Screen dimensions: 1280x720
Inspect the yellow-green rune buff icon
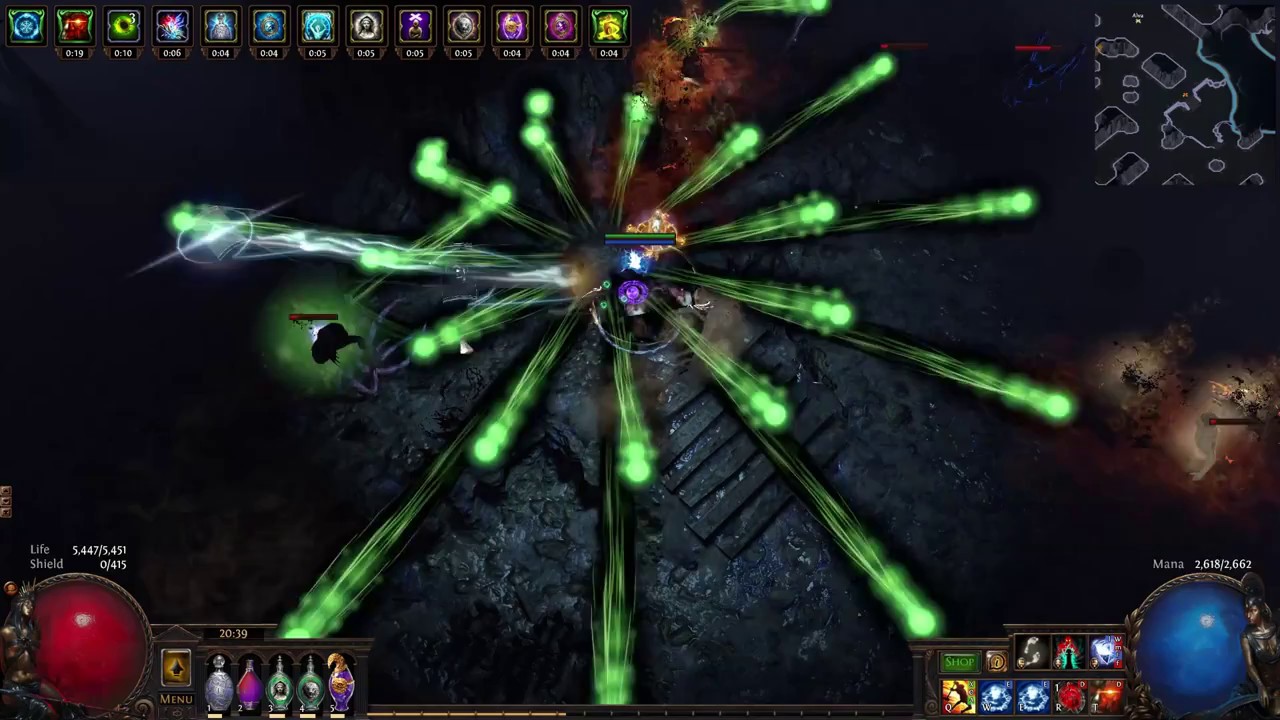(x=608, y=27)
